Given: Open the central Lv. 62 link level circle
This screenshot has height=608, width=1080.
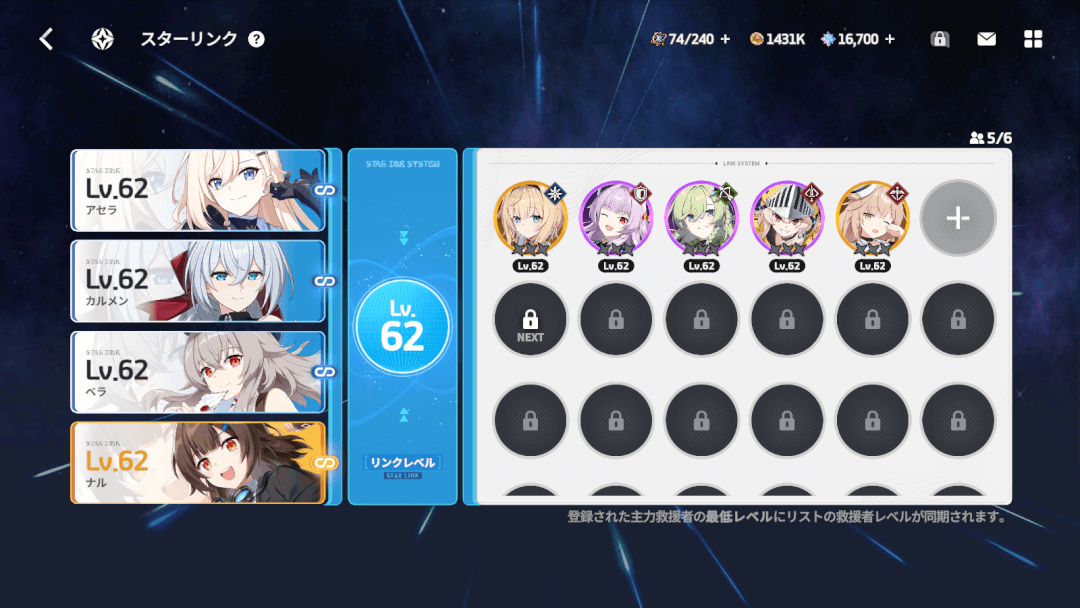Looking at the screenshot, I should [x=402, y=327].
